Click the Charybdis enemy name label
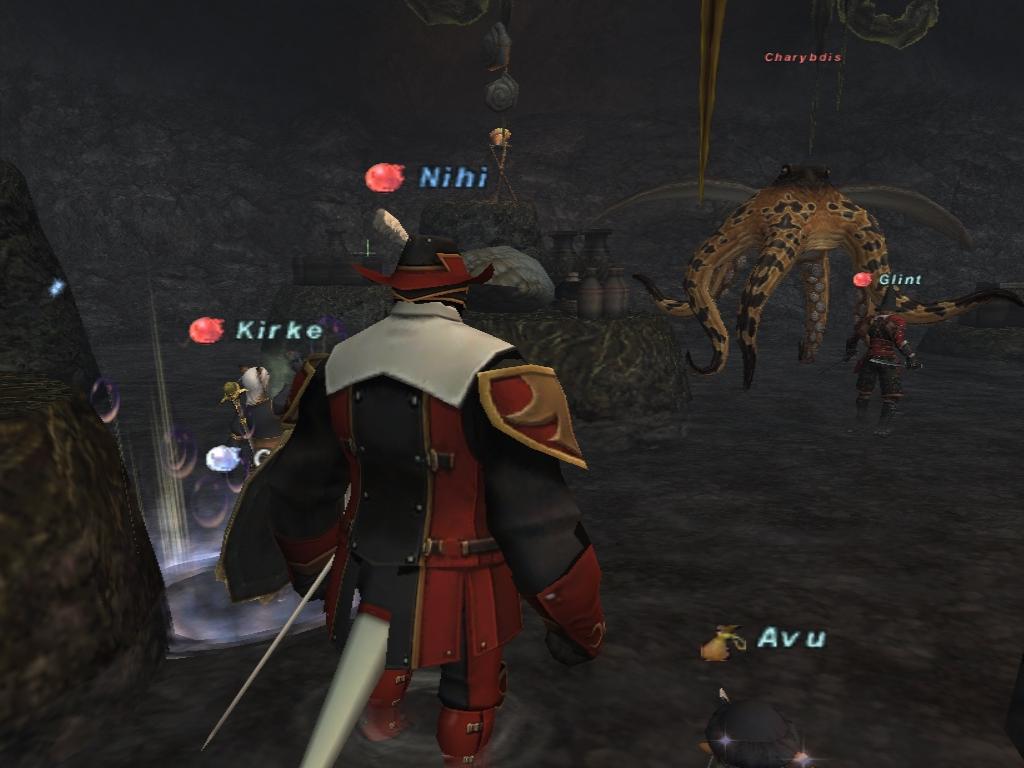This screenshot has width=1024, height=768. click(803, 58)
